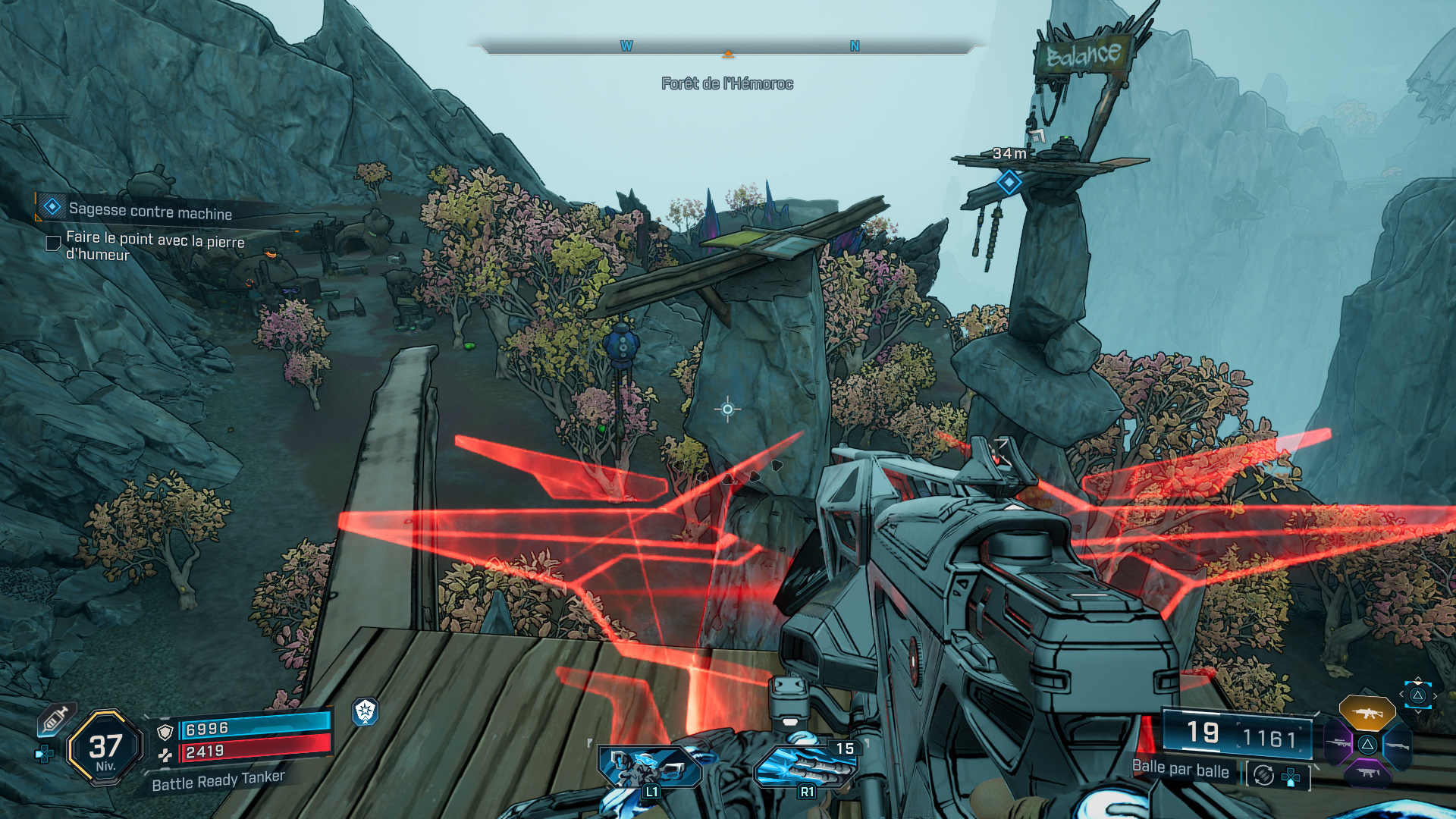The image size is (1456, 819).
Task: Equip the blue shotgun weapon slot
Action: click(x=1397, y=745)
